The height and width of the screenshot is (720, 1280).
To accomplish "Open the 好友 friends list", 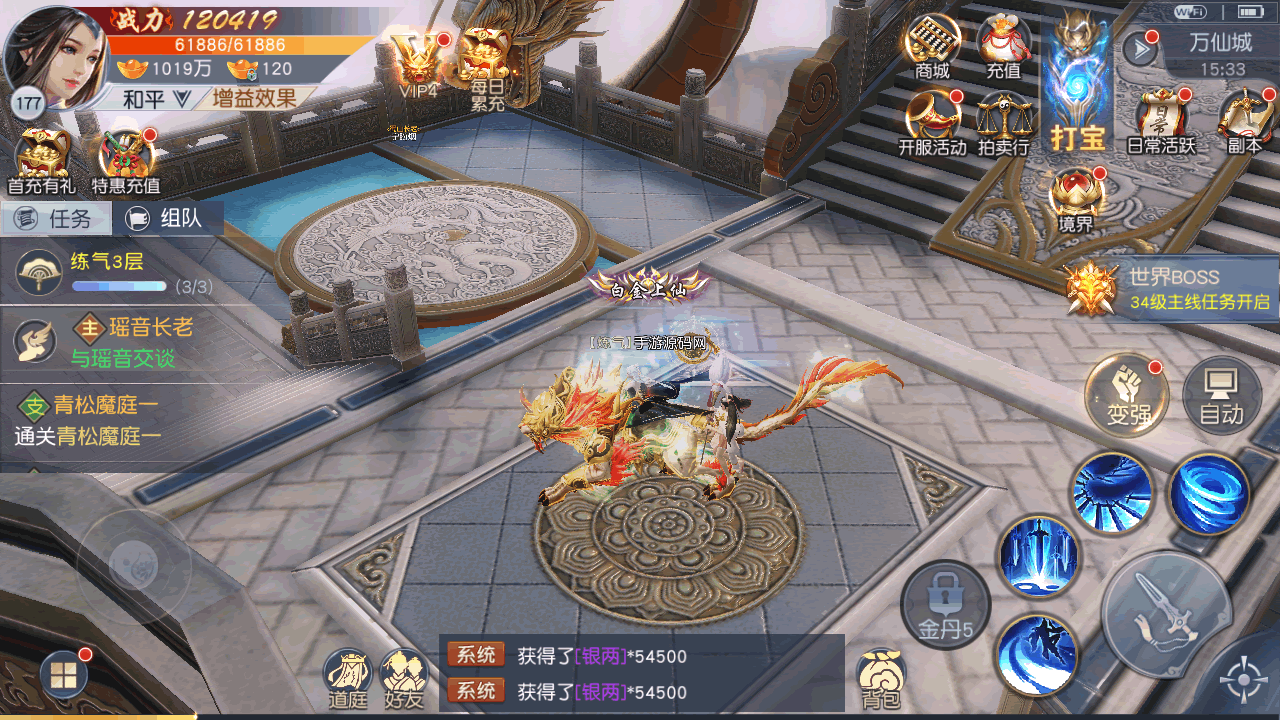I will coord(404,678).
